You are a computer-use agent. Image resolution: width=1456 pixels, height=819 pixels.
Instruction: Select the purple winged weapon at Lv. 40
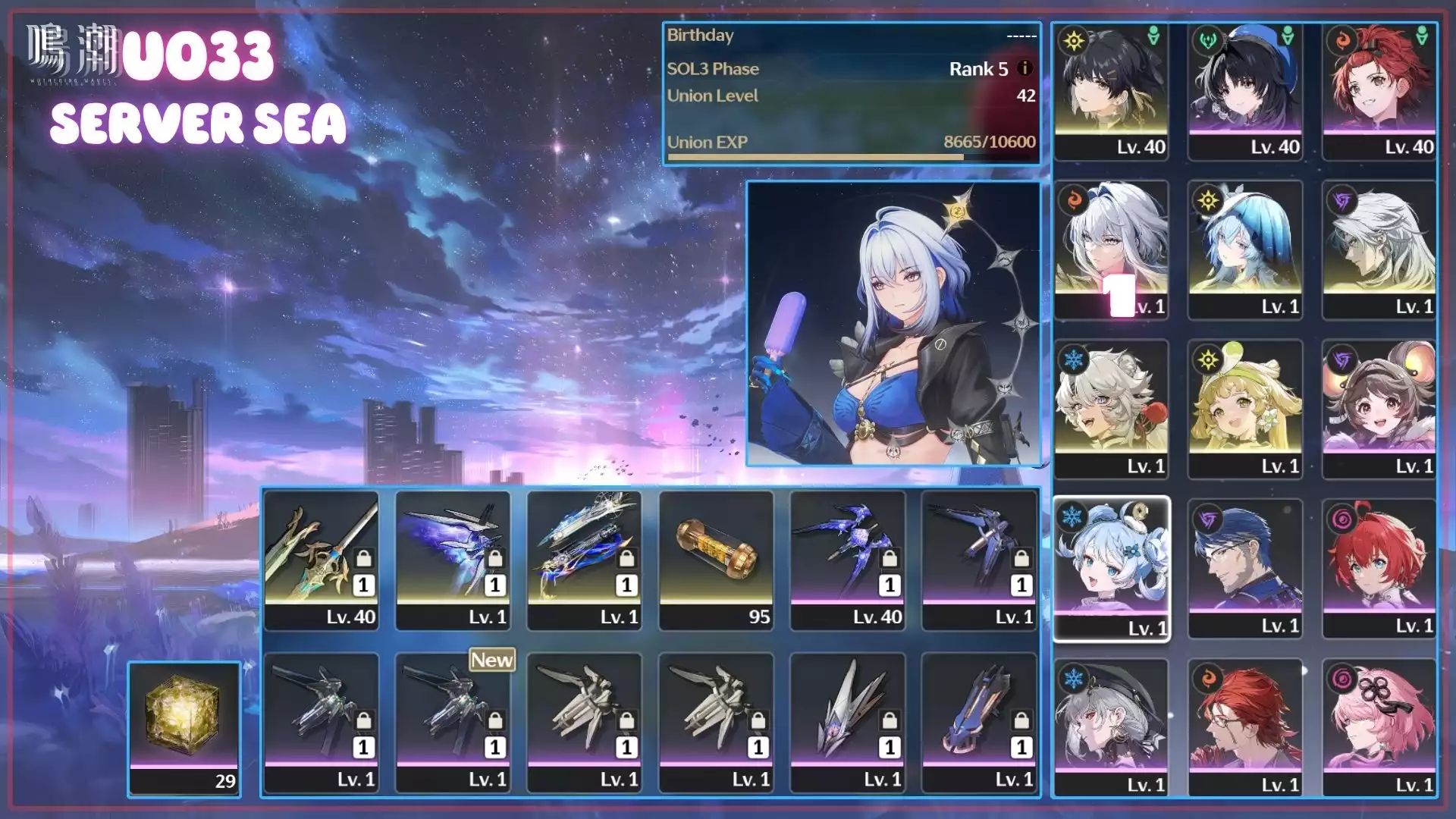click(848, 560)
